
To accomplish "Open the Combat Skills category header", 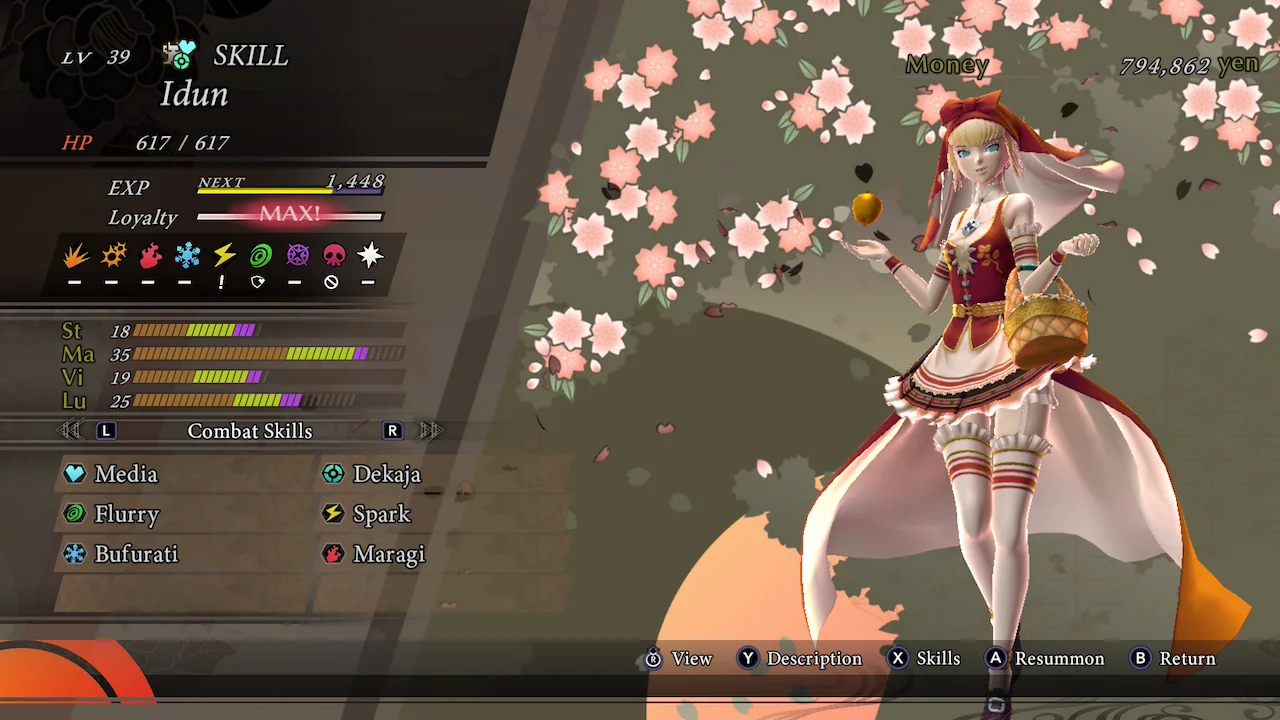I will tap(250, 431).
